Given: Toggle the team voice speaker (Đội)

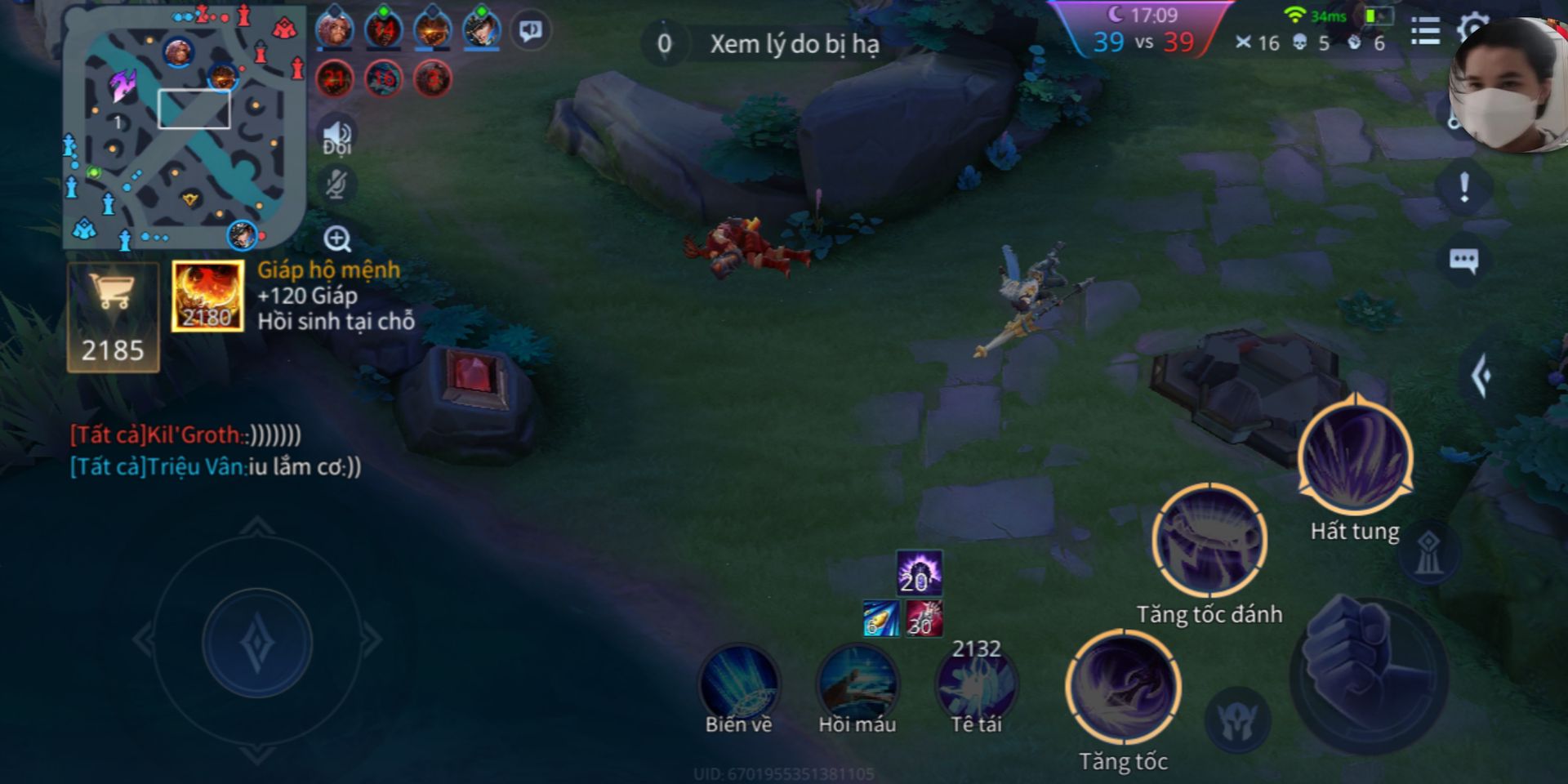Looking at the screenshot, I should pos(336,136).
